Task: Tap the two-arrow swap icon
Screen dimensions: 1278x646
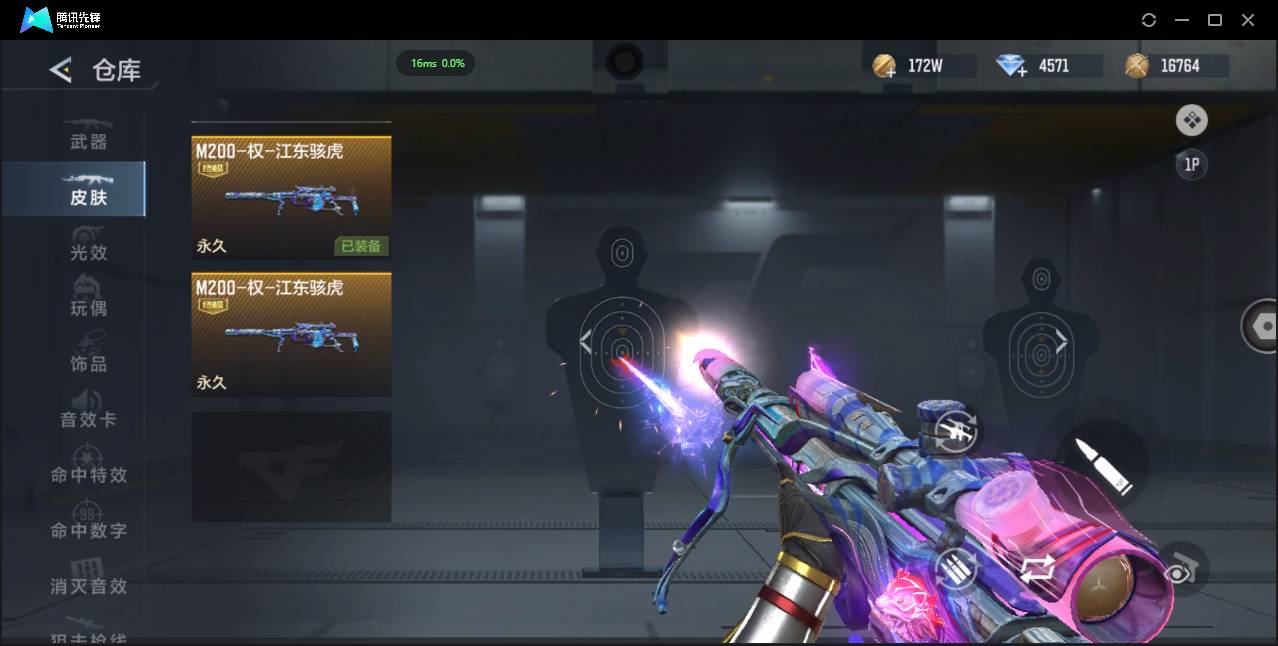Action: click(1037, 570)
